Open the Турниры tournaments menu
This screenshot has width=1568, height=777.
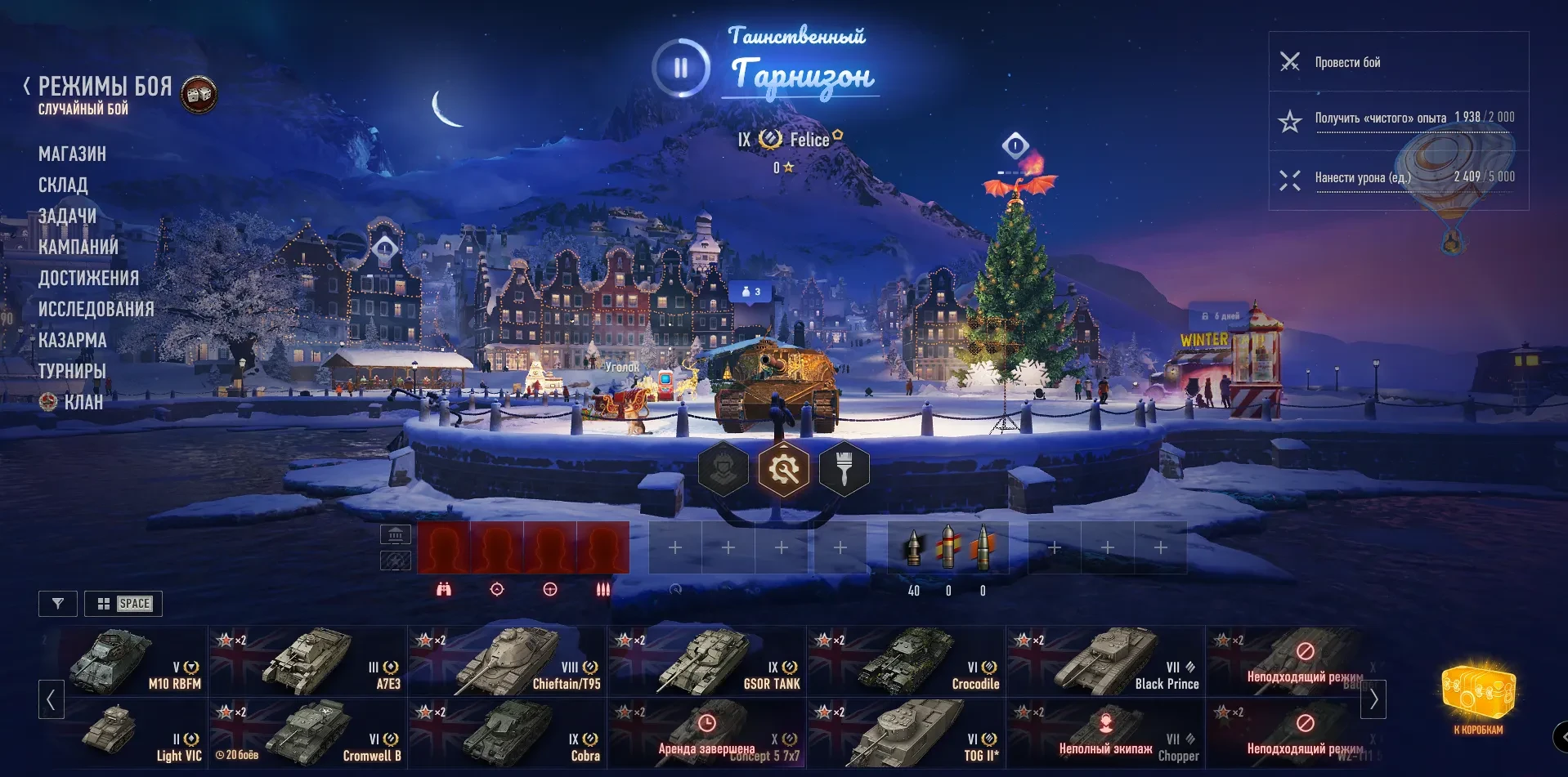click(72, 371)
